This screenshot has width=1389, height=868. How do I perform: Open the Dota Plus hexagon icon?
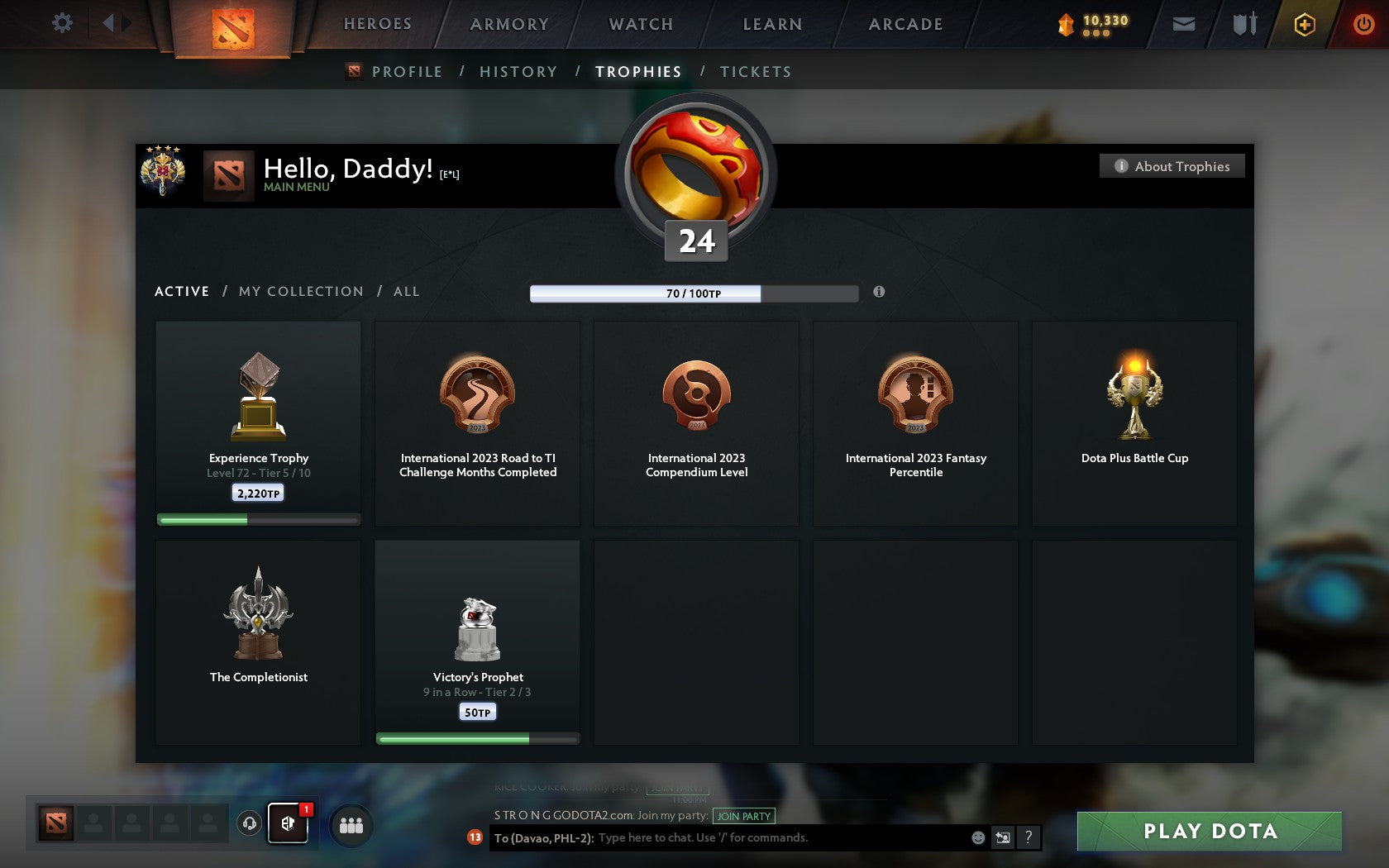pos(1305,24)
